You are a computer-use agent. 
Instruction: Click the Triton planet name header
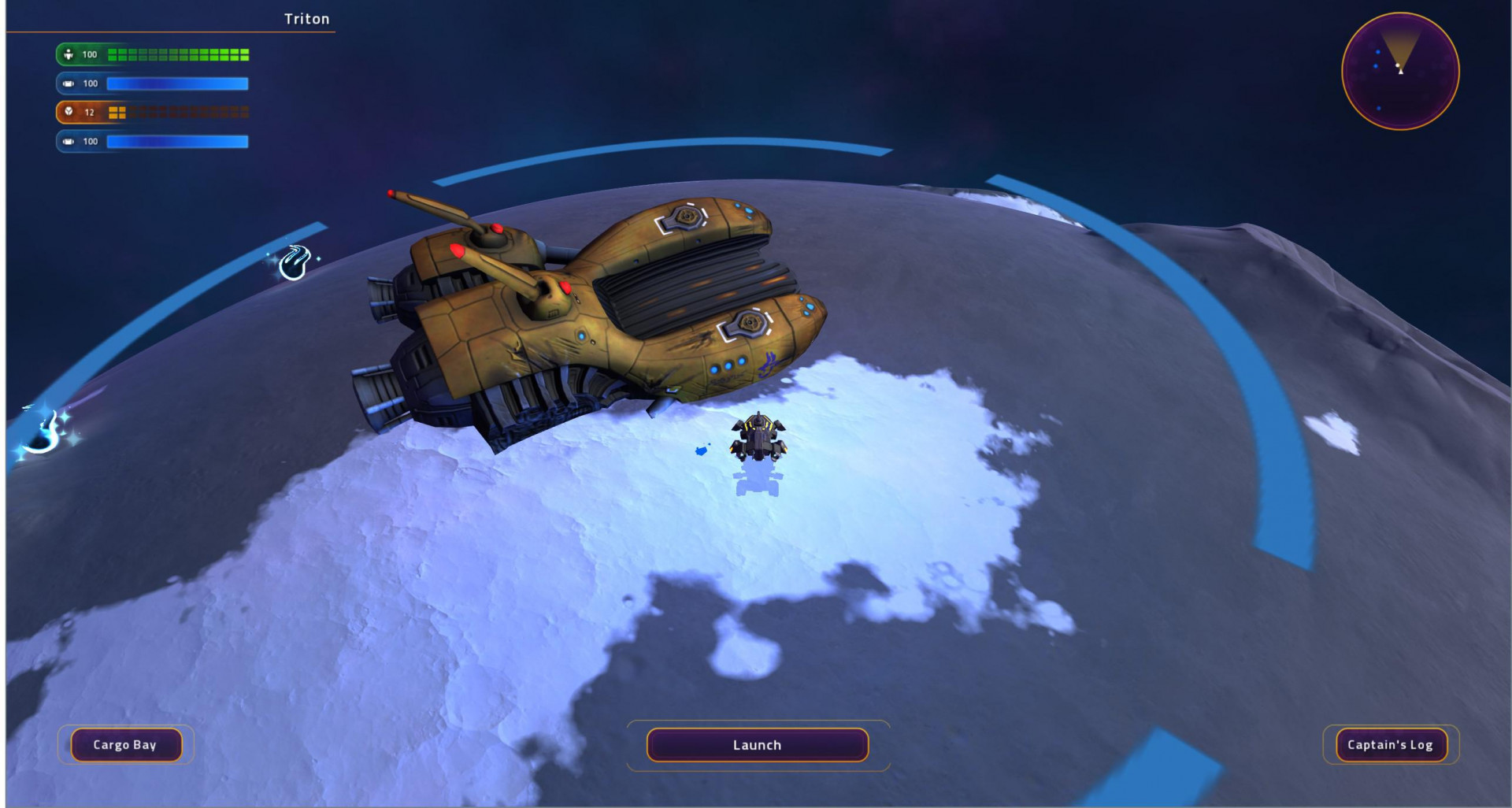click(306, 19)
